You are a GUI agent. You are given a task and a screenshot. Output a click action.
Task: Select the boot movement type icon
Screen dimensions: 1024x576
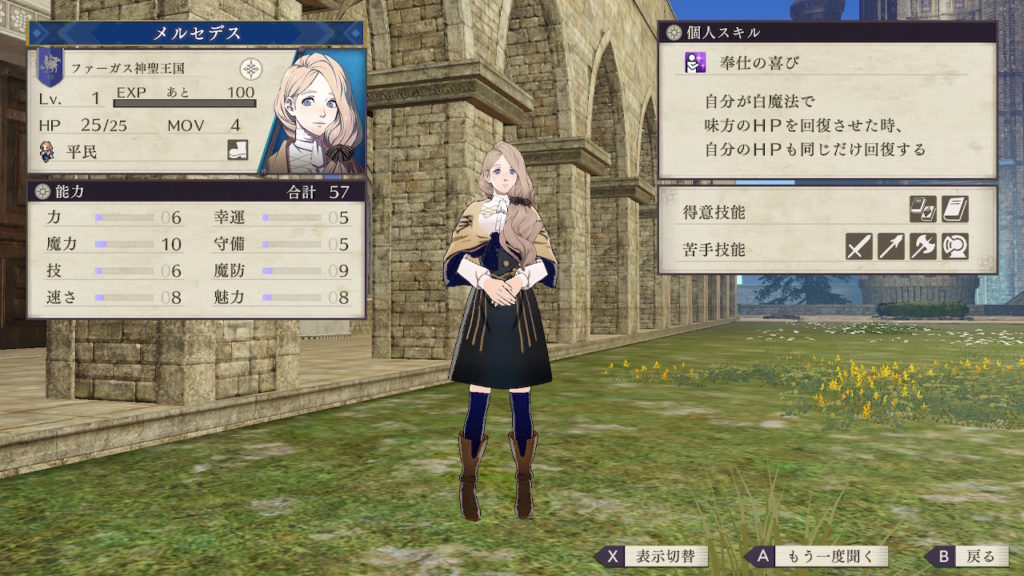[x=237, y=151]
